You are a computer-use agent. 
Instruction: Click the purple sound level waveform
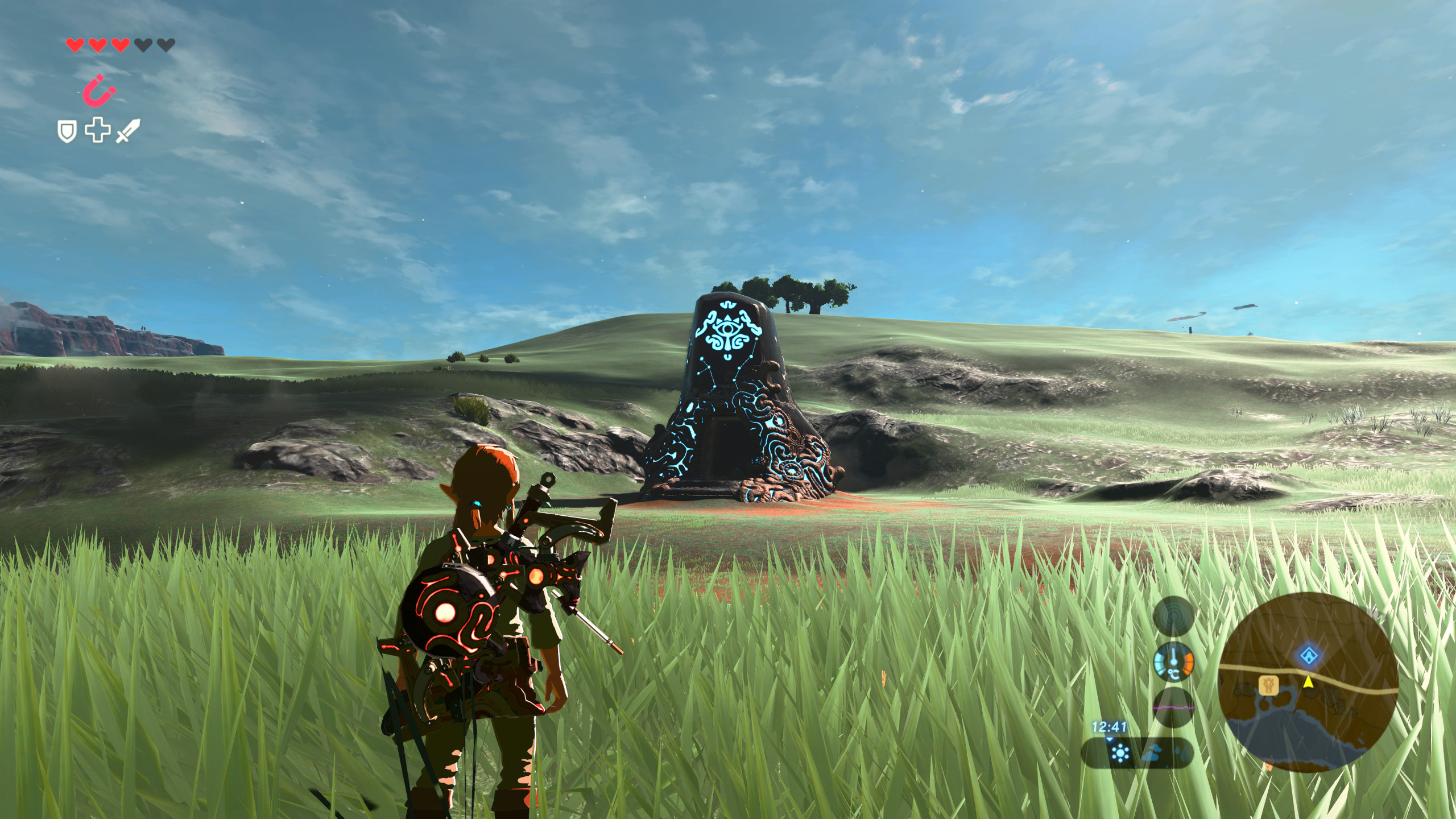click(1174, 707)
